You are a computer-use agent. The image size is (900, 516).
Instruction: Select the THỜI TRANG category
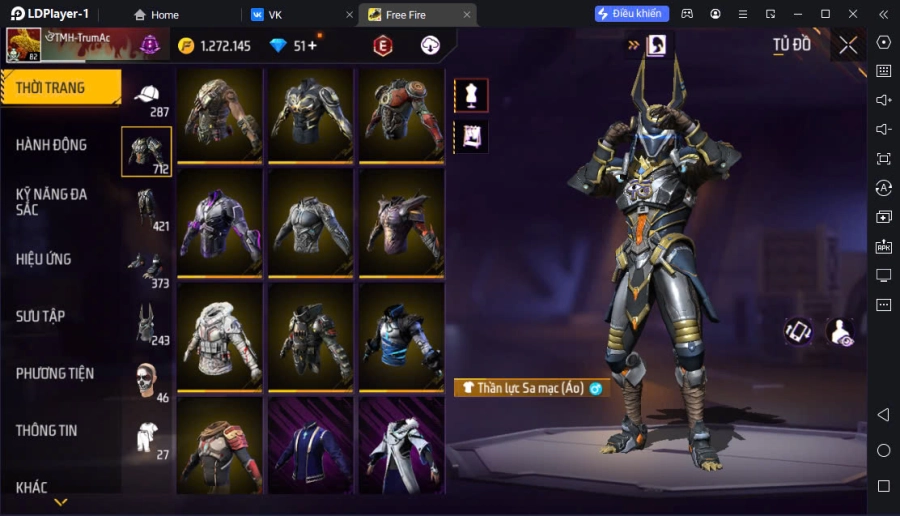click(60, 88)
